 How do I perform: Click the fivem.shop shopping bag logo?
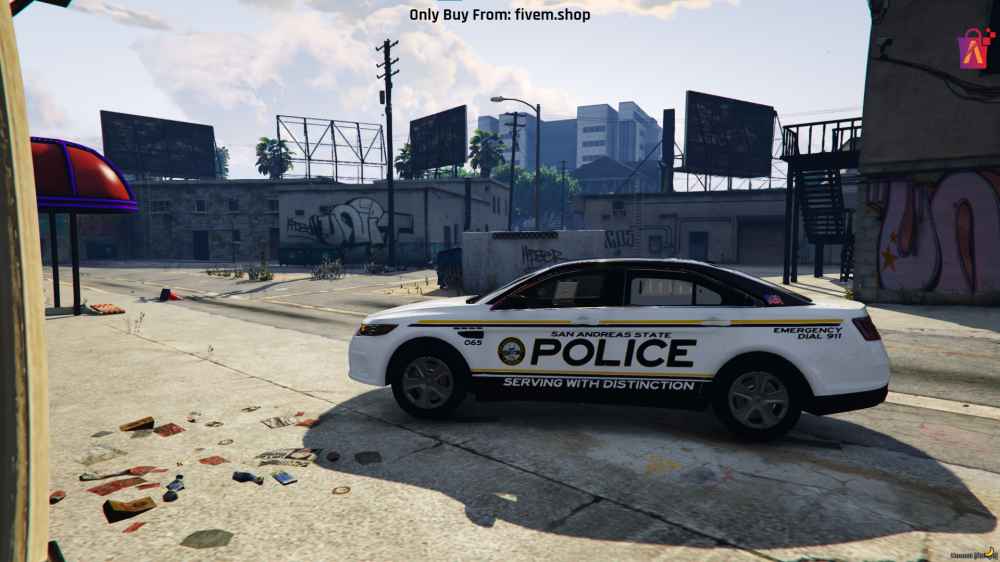click(x=974, y=48)
